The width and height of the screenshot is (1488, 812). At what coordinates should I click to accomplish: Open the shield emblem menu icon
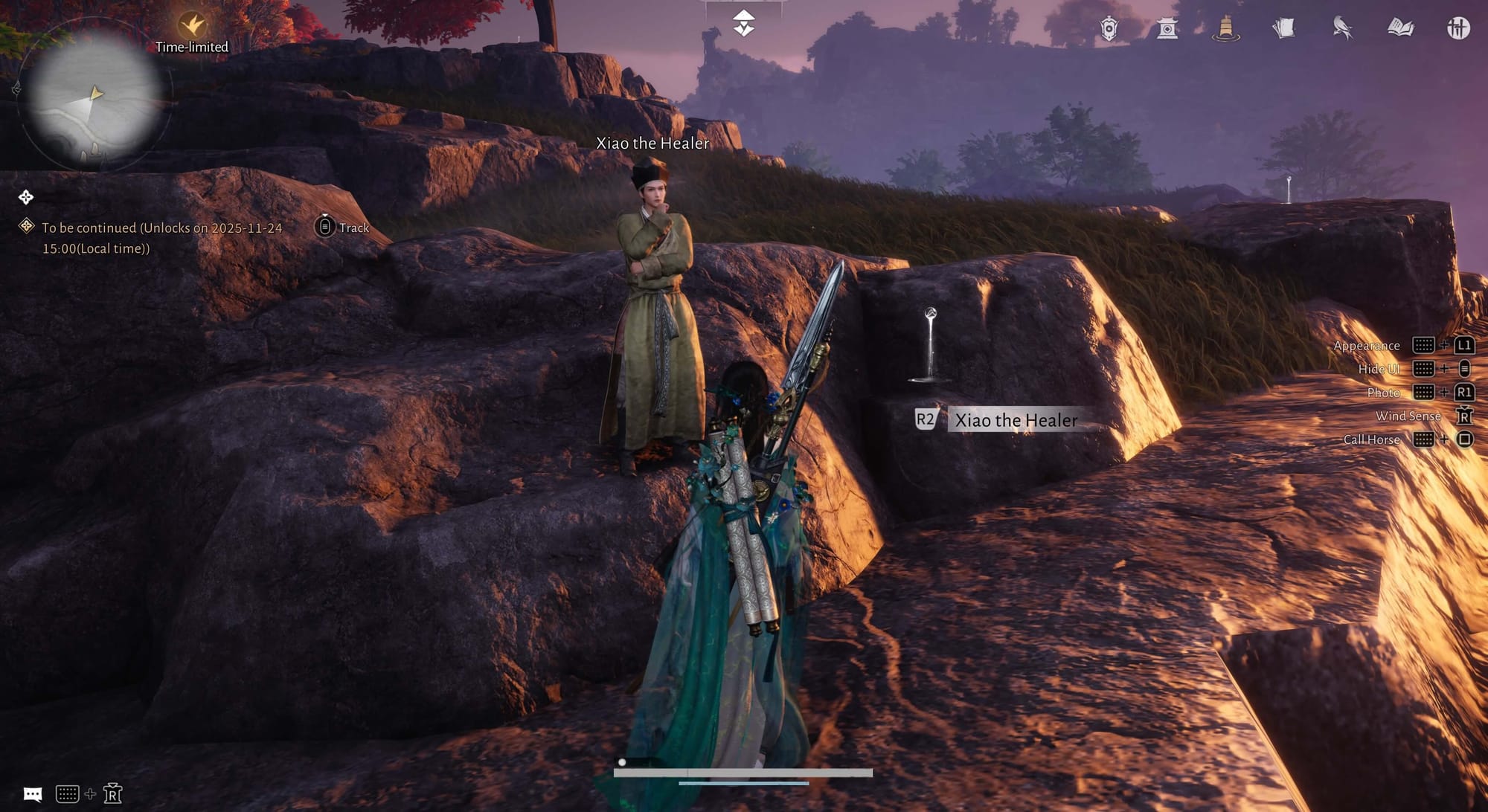coord(1109,29)
